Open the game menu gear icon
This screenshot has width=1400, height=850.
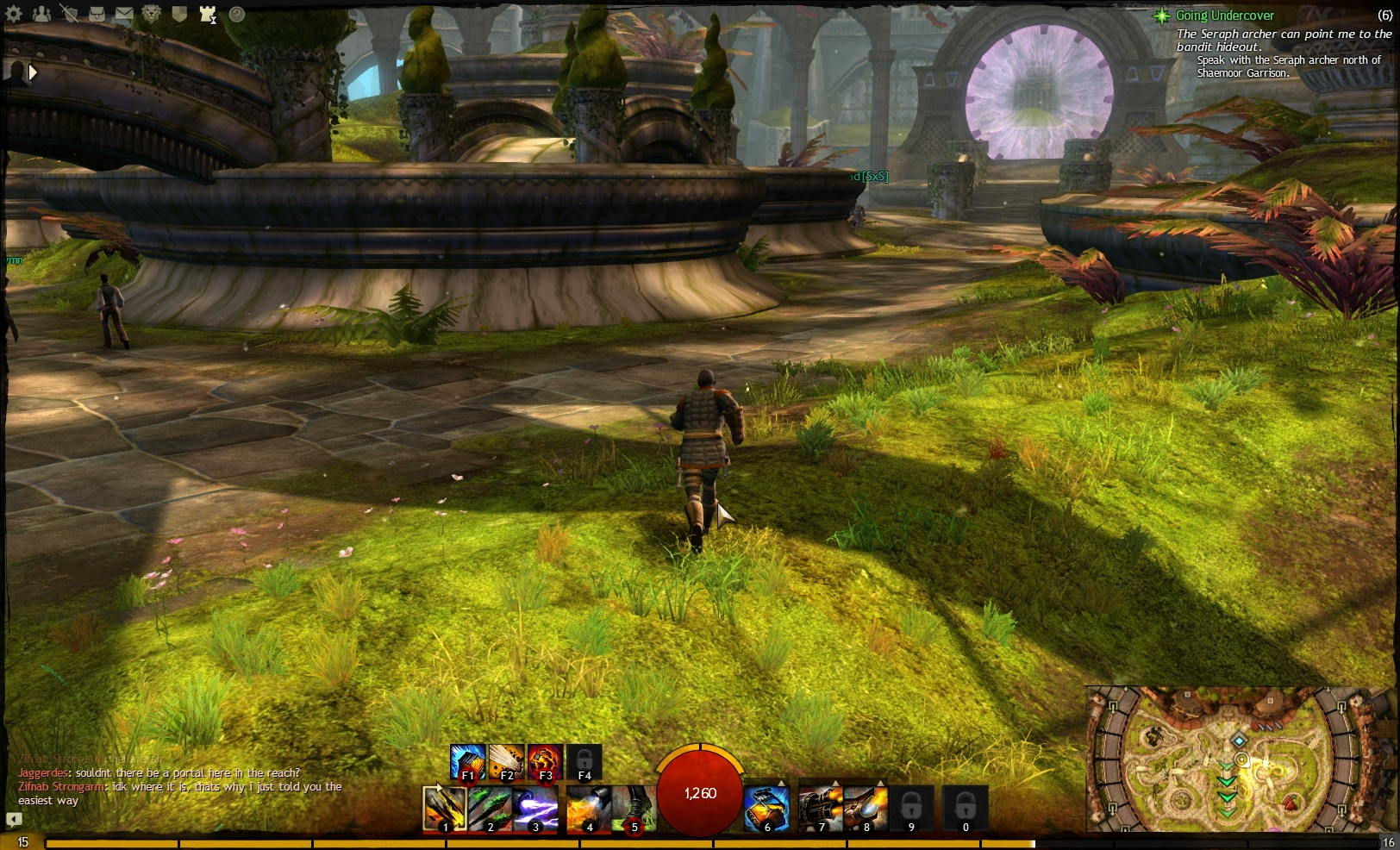13,15
